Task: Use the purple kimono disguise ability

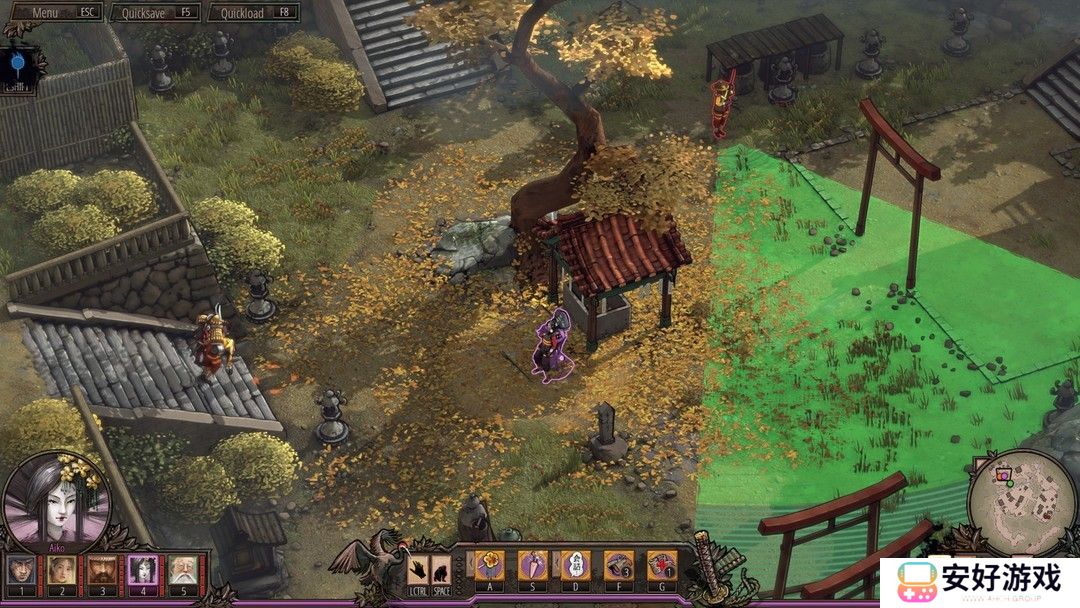Action: pos(532,565)
